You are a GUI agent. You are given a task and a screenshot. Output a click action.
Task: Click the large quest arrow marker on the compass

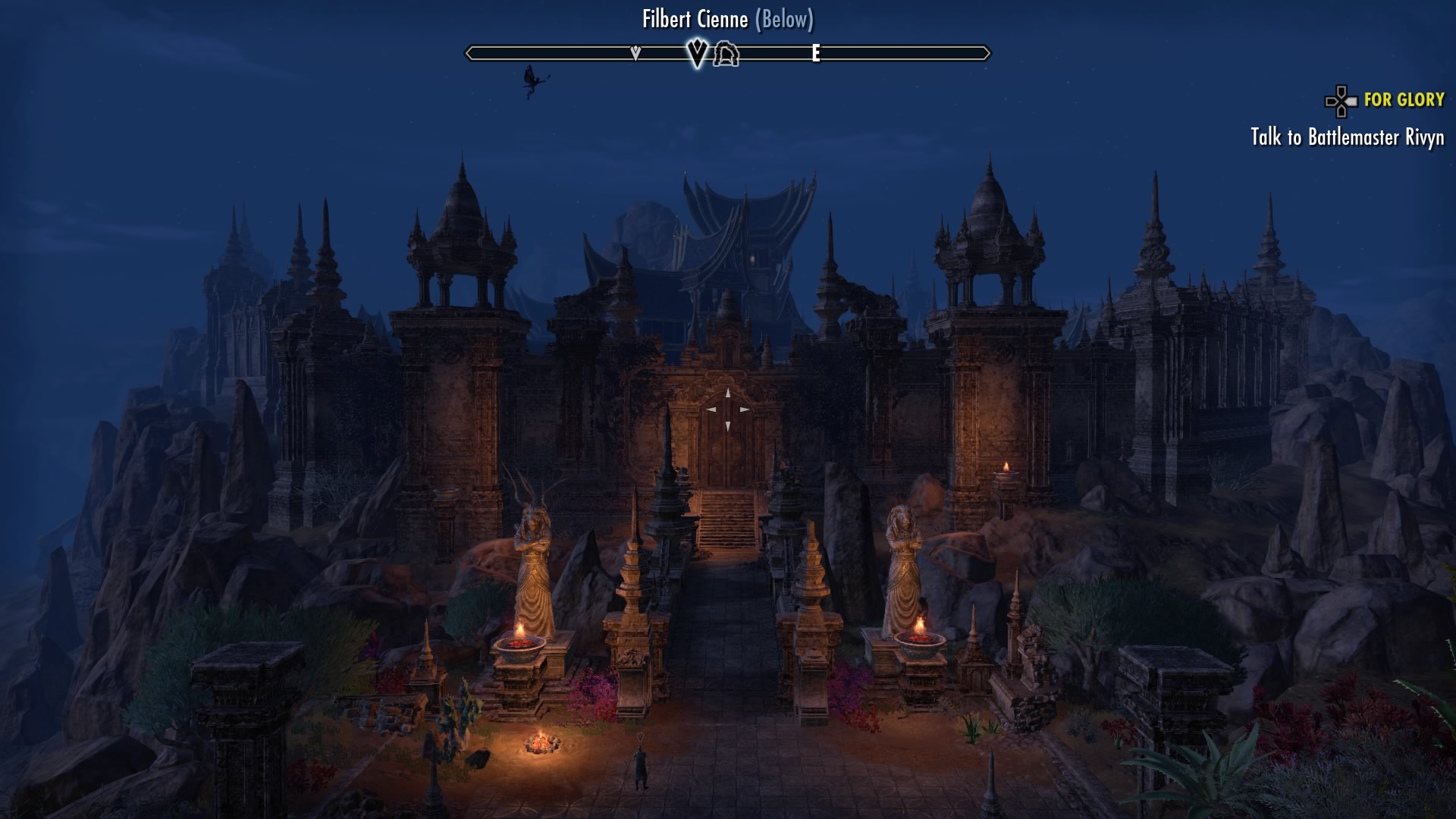pos(697,53)
